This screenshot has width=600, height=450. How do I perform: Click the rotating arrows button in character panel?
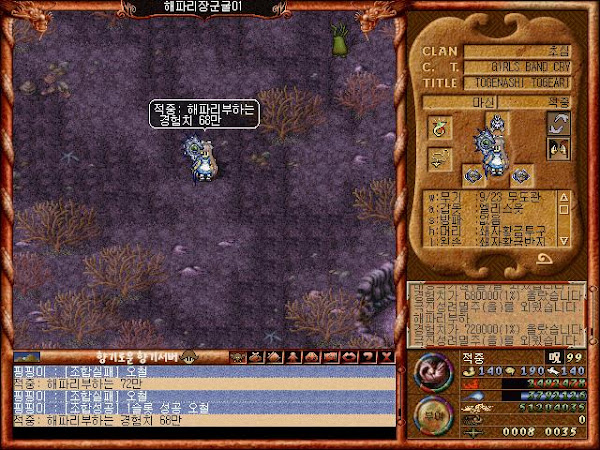pos(558,125)
